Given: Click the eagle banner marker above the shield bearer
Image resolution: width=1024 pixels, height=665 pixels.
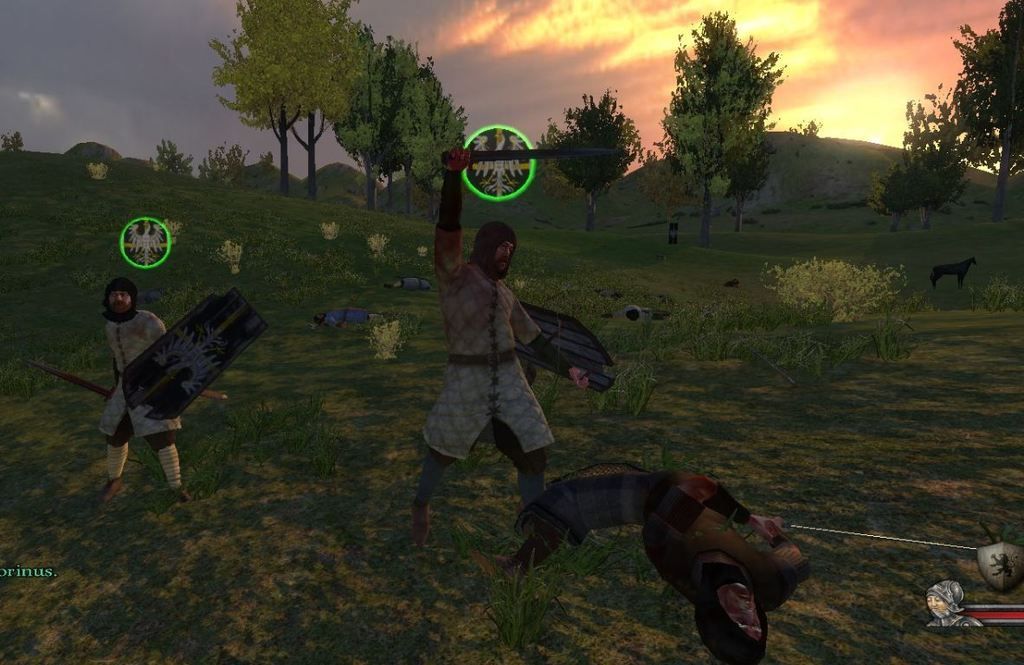Looking at the screenshot, I should pyautogui.click(x=145, y=243).
